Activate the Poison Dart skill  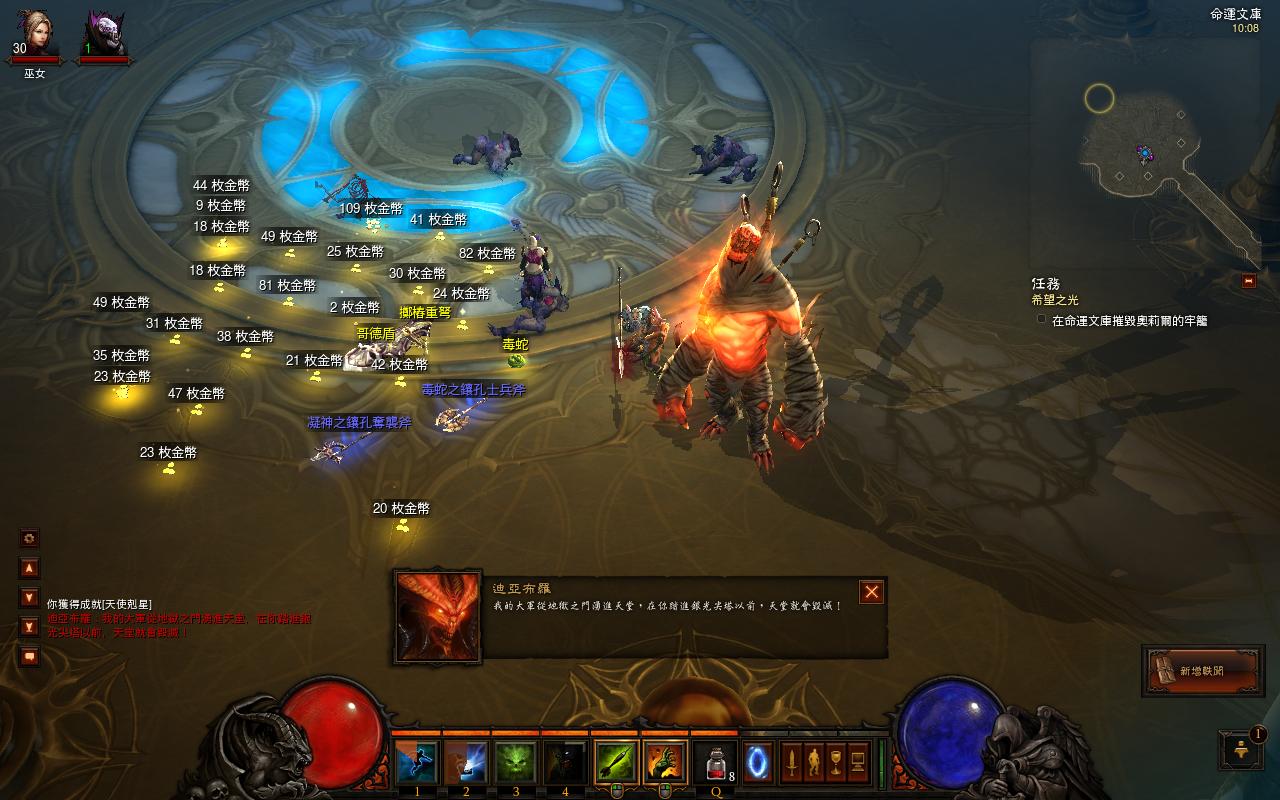coord(616,762)
